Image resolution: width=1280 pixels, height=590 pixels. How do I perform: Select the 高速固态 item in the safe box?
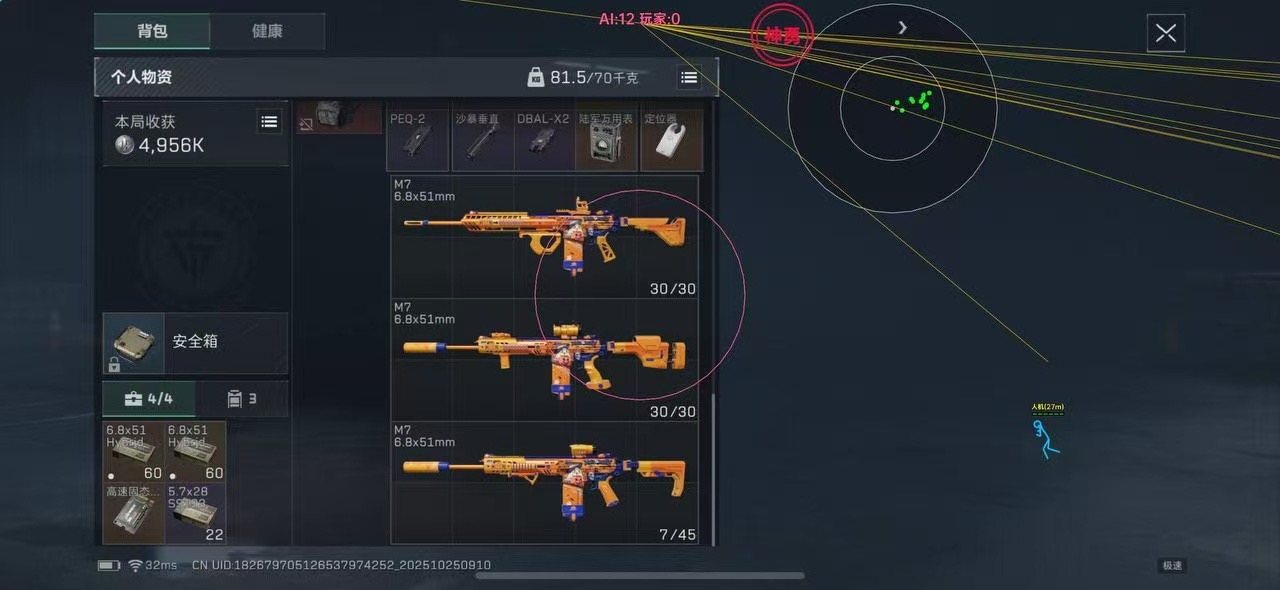(134, 514)
